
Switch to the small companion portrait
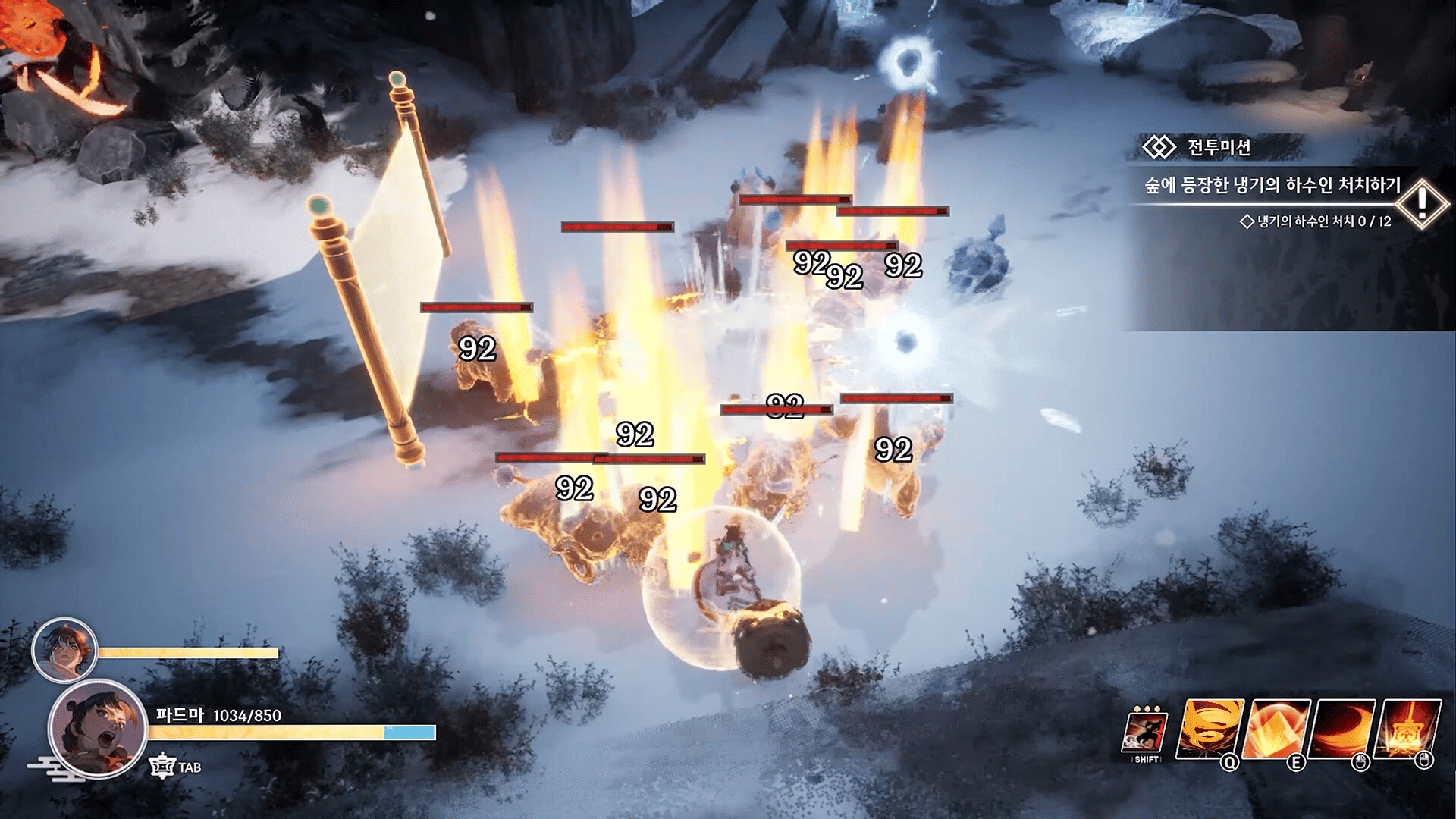click(64, 650)
